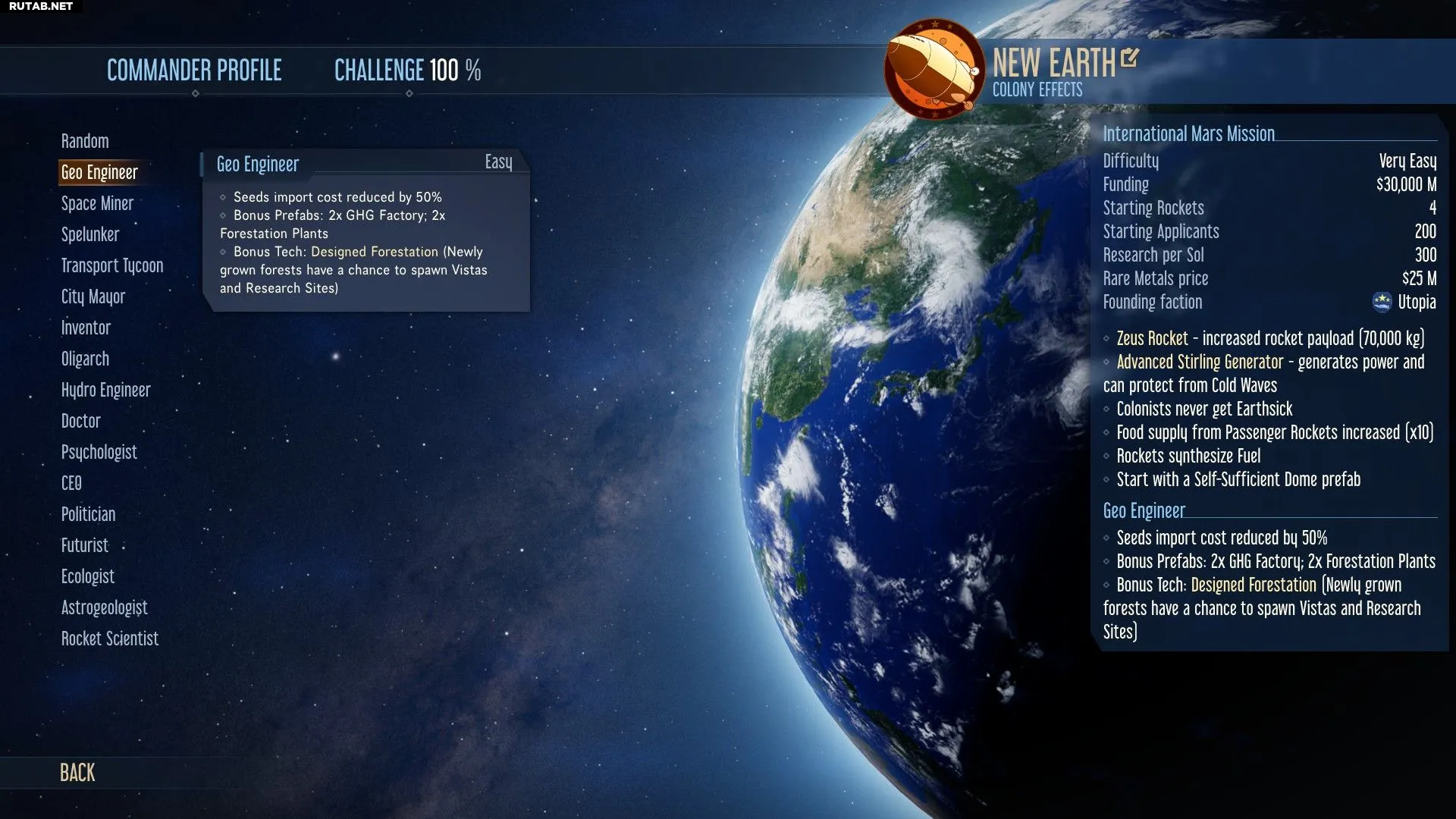Select the Spelunker commander profile

pos(90,235)
